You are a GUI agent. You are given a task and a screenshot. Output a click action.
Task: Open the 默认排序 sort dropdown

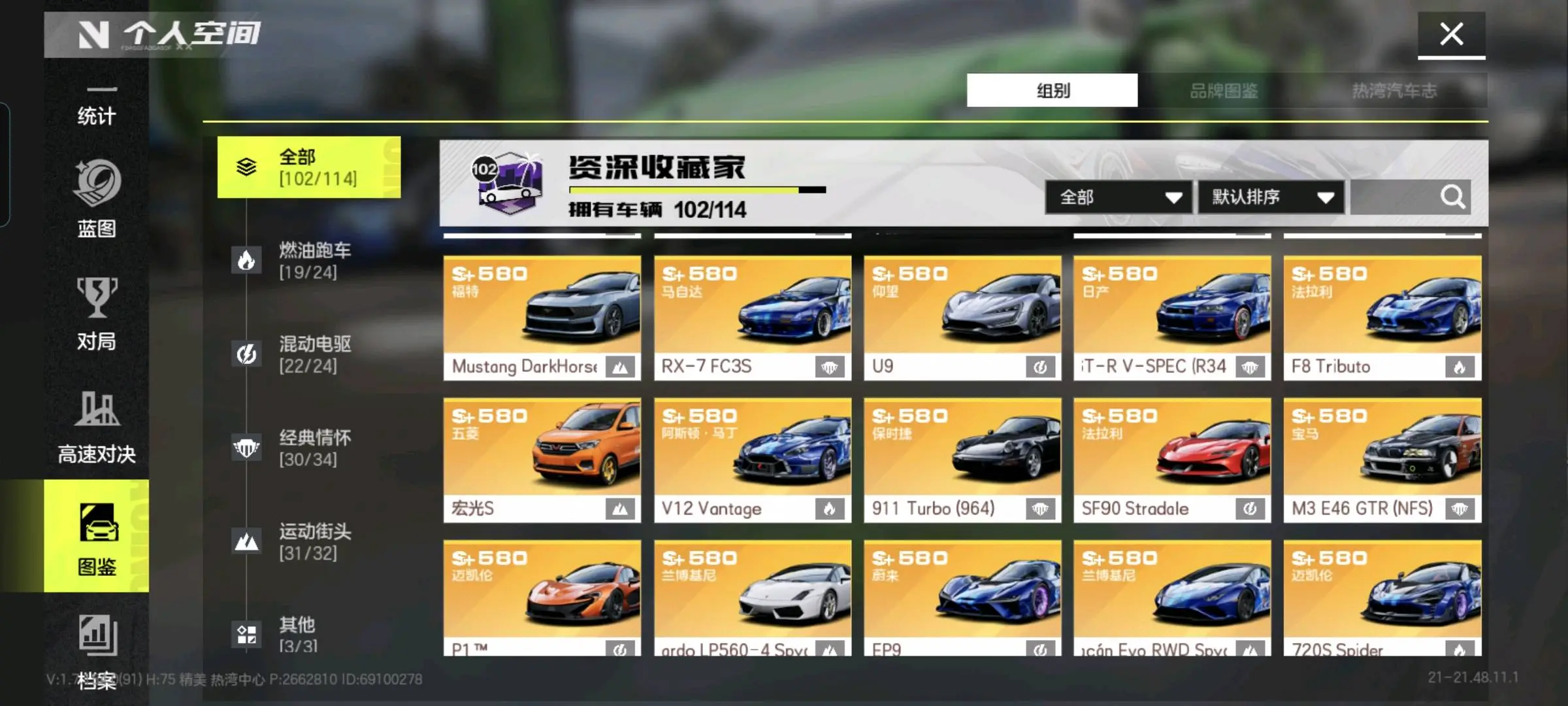coord(1271,197)
